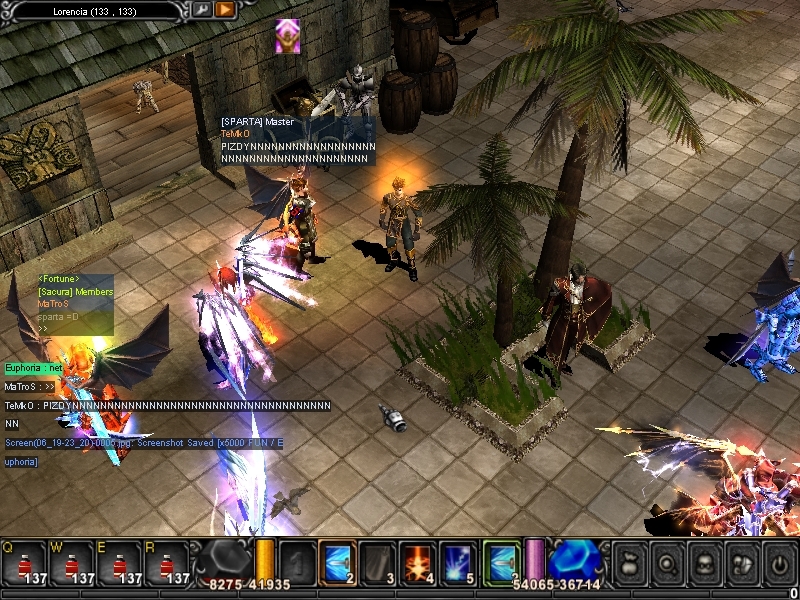This screenshot has width=800, height=600.
Task: Click the green-framed active skill icon
Action: point(502,563)
